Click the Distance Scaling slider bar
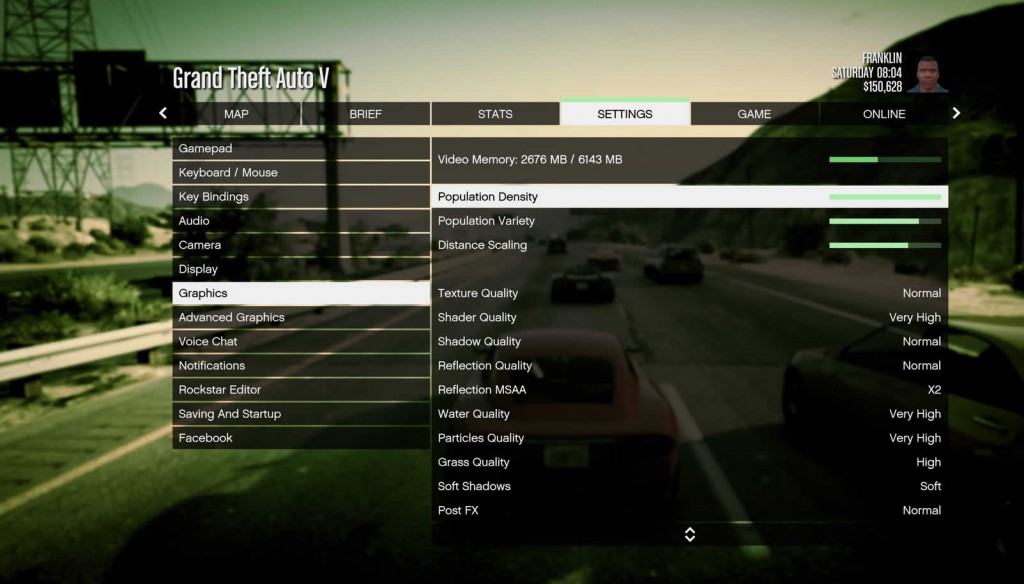 click(x=884, y=245)
